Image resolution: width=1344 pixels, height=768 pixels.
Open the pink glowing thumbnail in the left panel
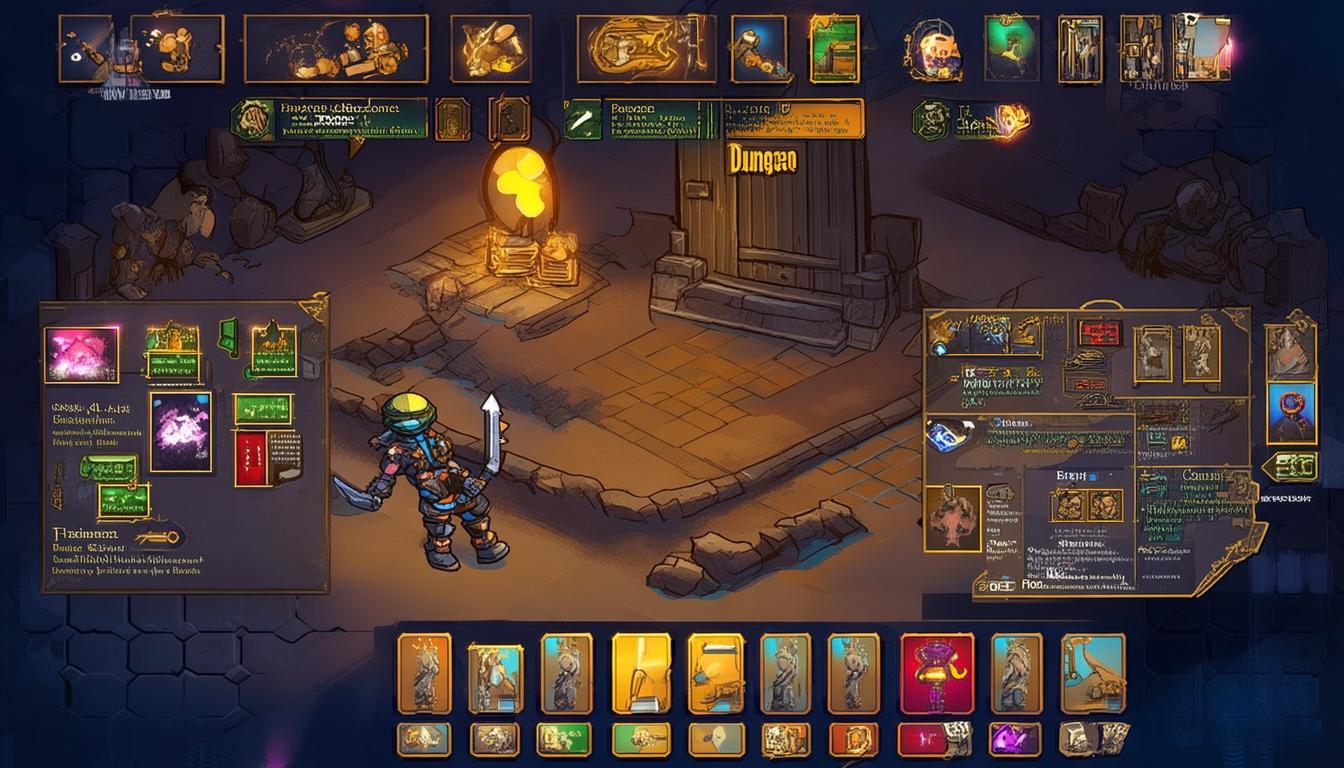pyautogui.click(x=81, y=355)
